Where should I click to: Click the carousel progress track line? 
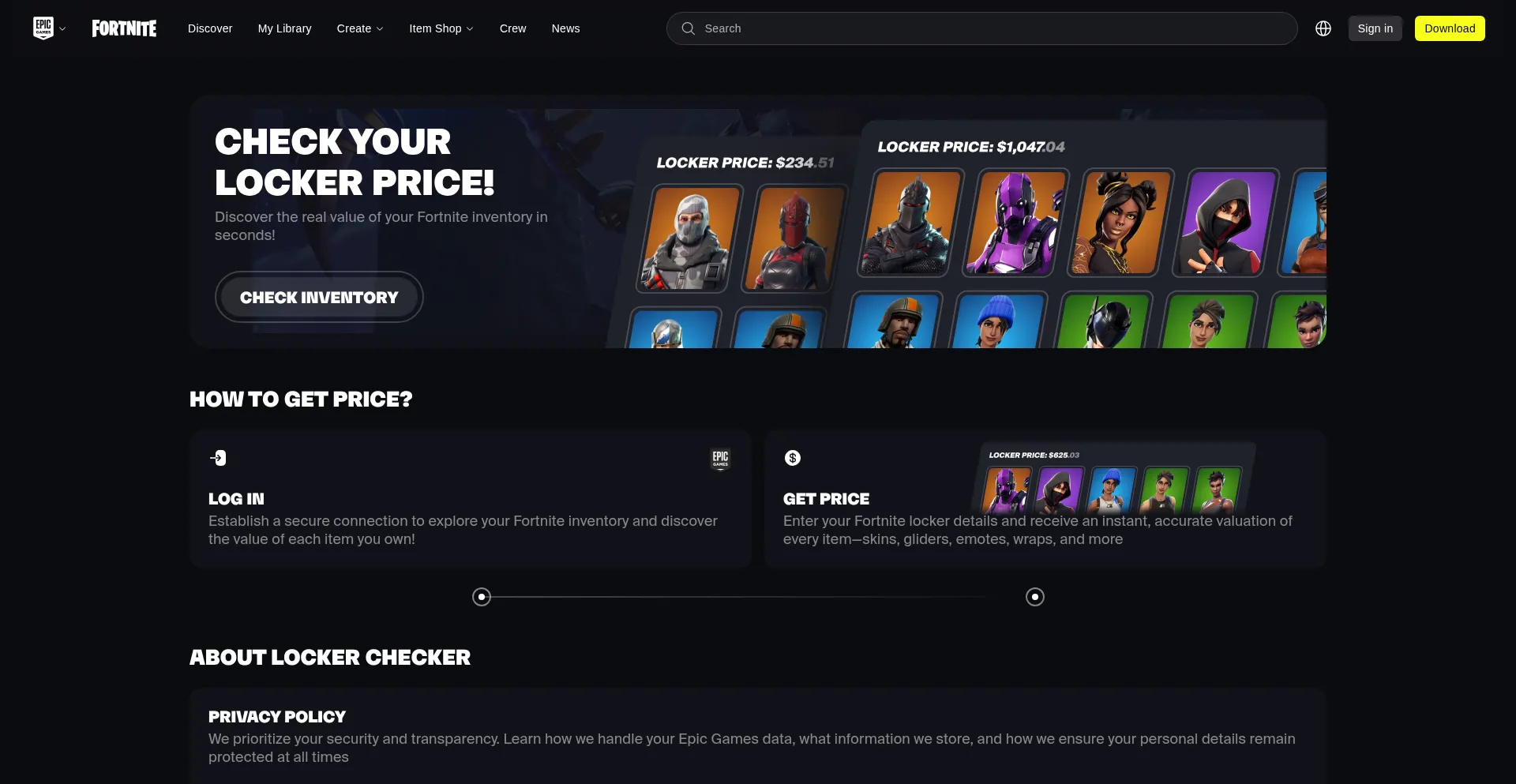click(x=758, y=598)
